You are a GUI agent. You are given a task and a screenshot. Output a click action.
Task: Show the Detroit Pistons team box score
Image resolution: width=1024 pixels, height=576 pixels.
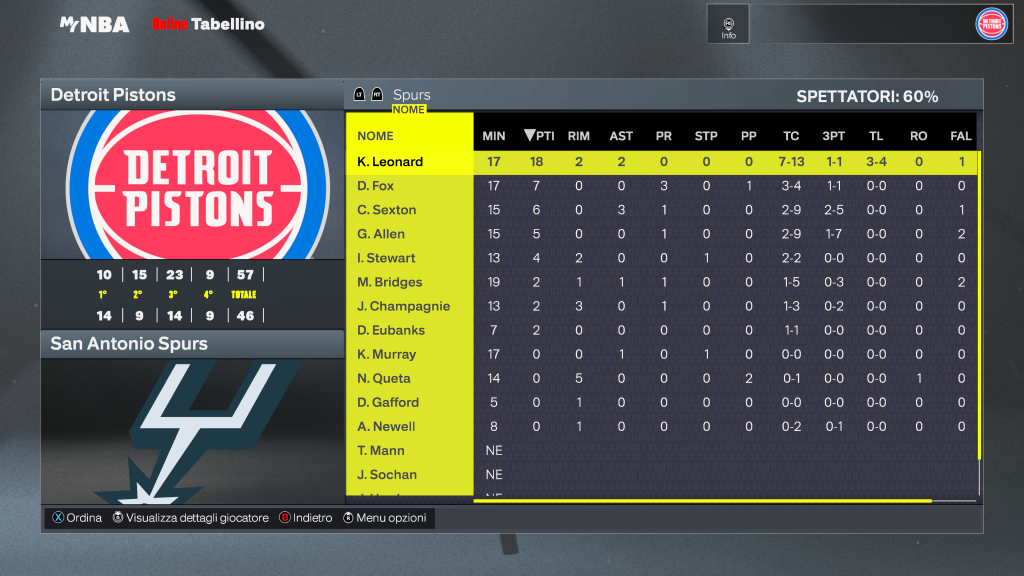pos(192,95)
